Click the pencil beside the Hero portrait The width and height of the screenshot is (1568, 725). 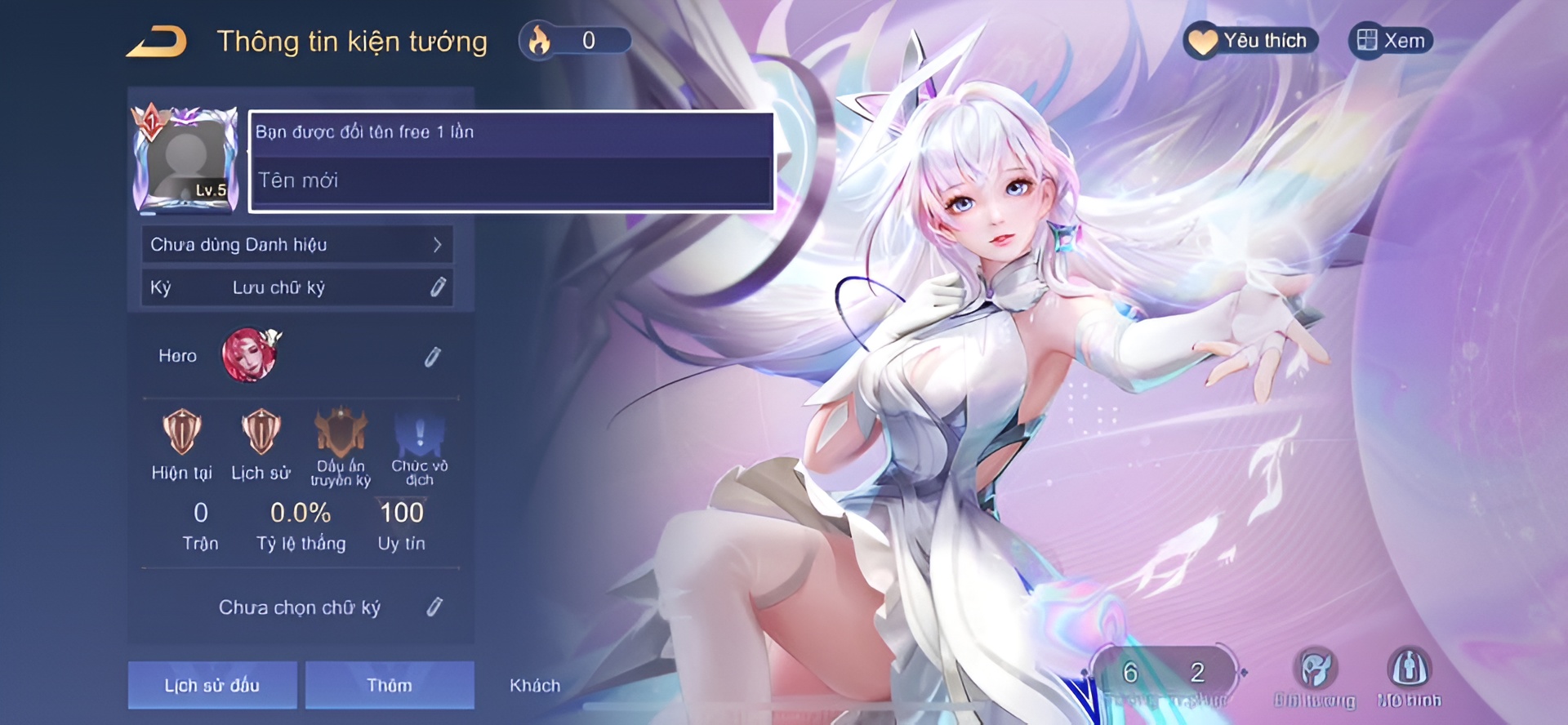434,356
